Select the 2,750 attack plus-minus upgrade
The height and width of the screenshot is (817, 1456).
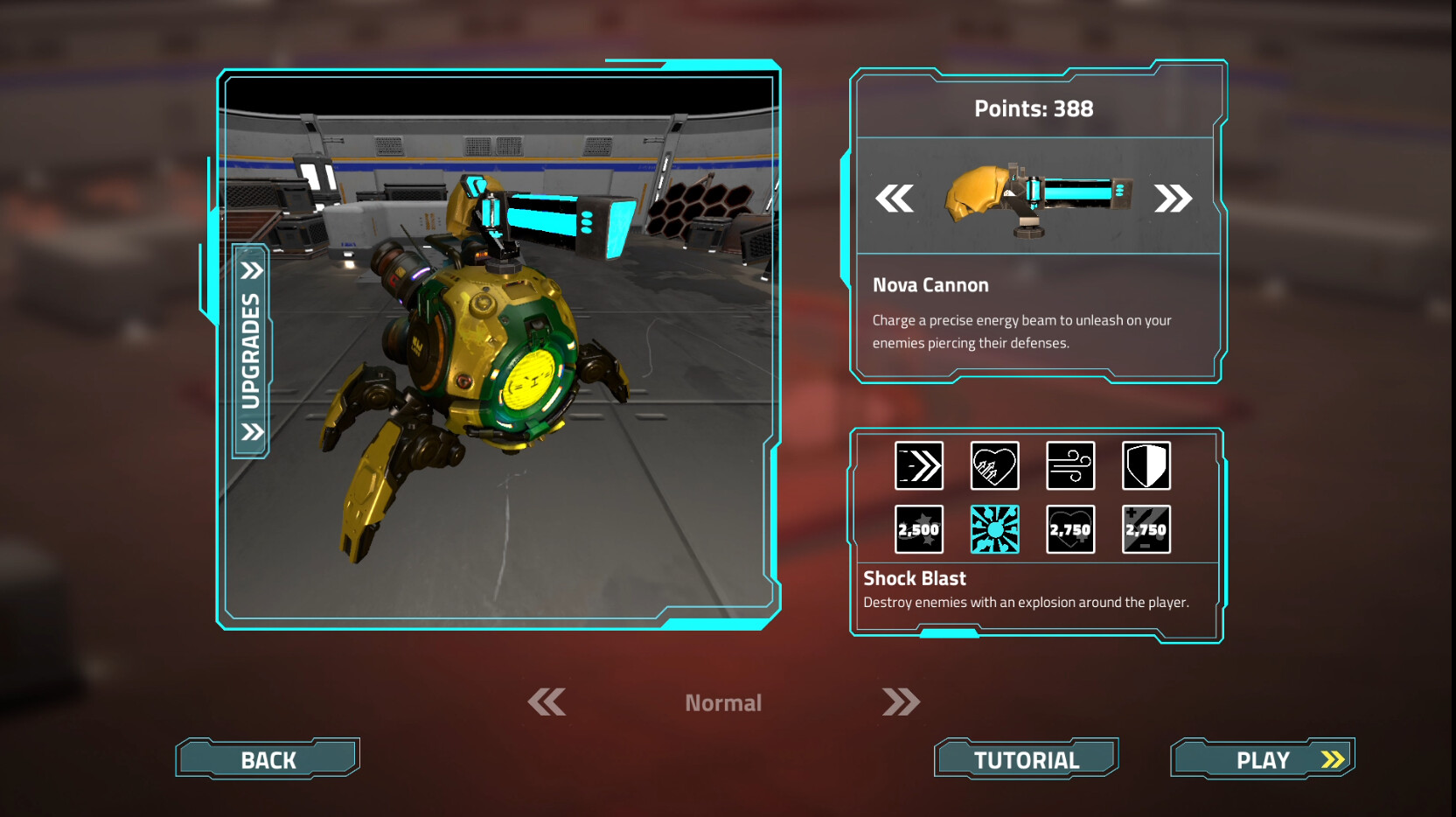click(x=1146, y=529)
